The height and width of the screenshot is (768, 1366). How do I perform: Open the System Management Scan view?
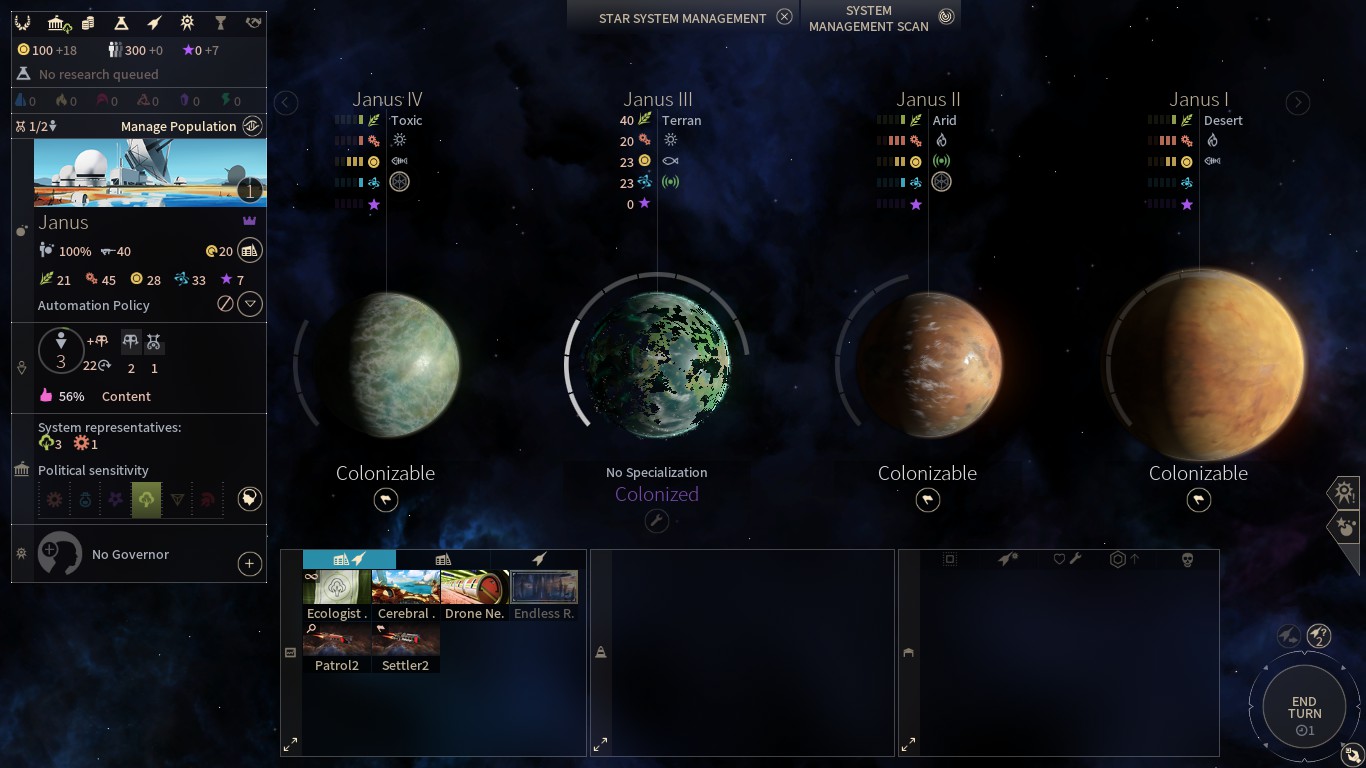click(x=946, y=17)
